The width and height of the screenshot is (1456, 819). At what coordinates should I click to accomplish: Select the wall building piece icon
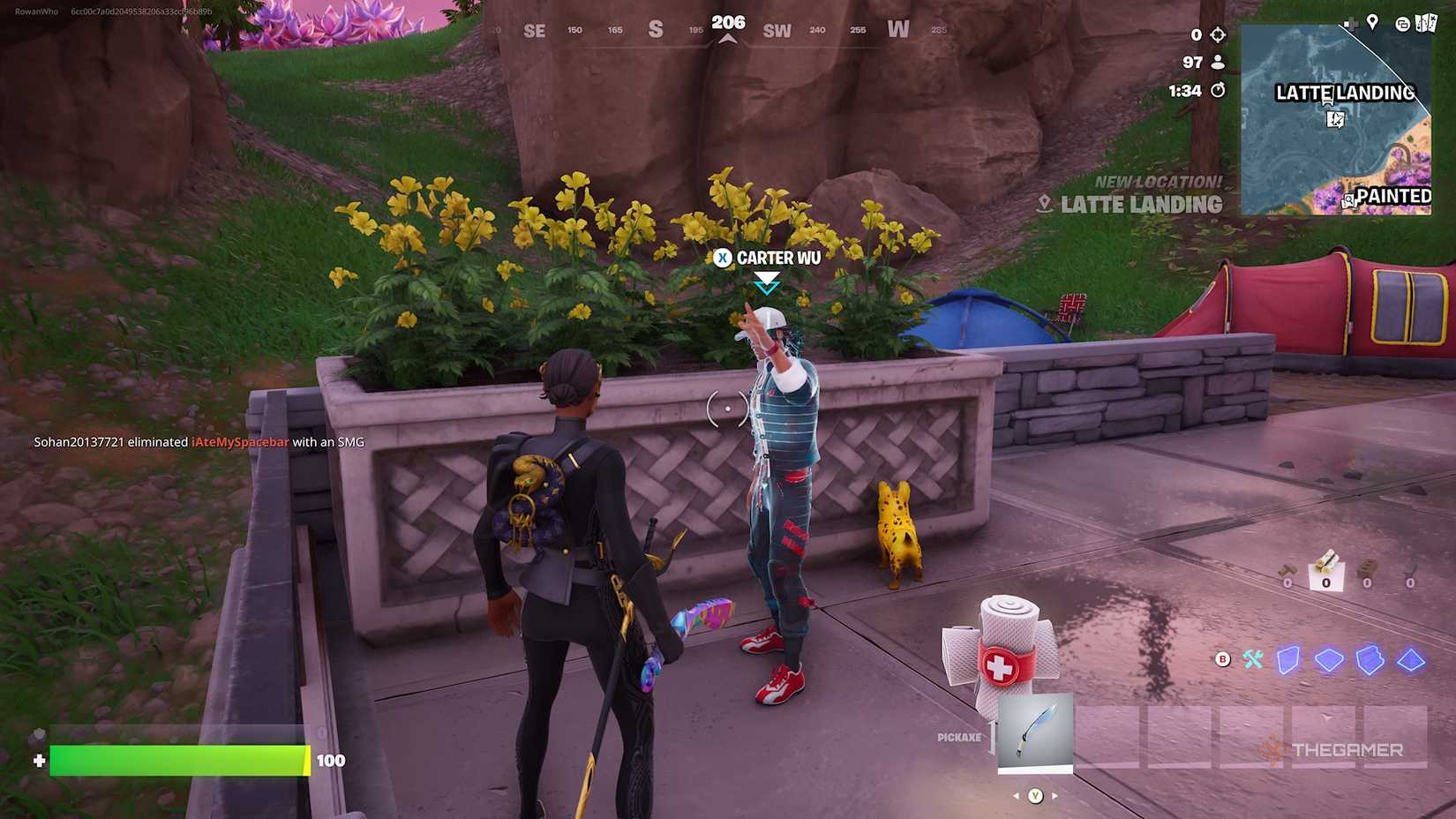(1289, 658)
